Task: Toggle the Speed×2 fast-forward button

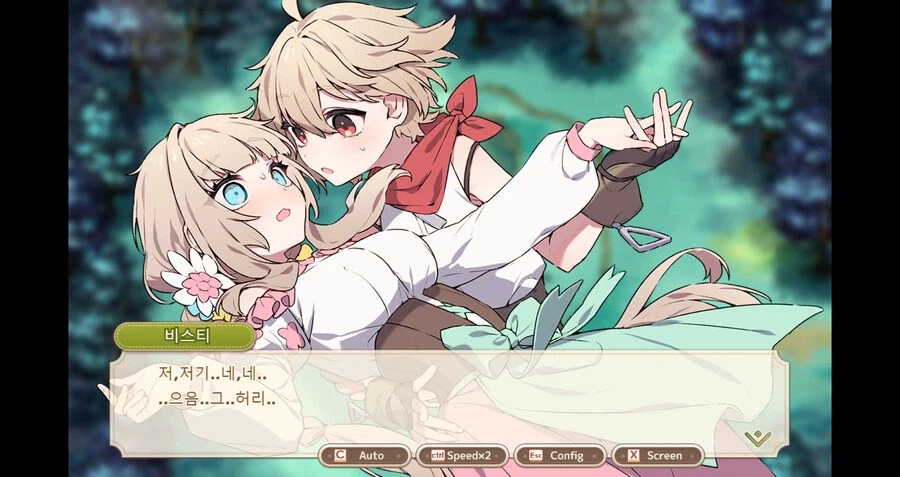Action: point(461,456)
